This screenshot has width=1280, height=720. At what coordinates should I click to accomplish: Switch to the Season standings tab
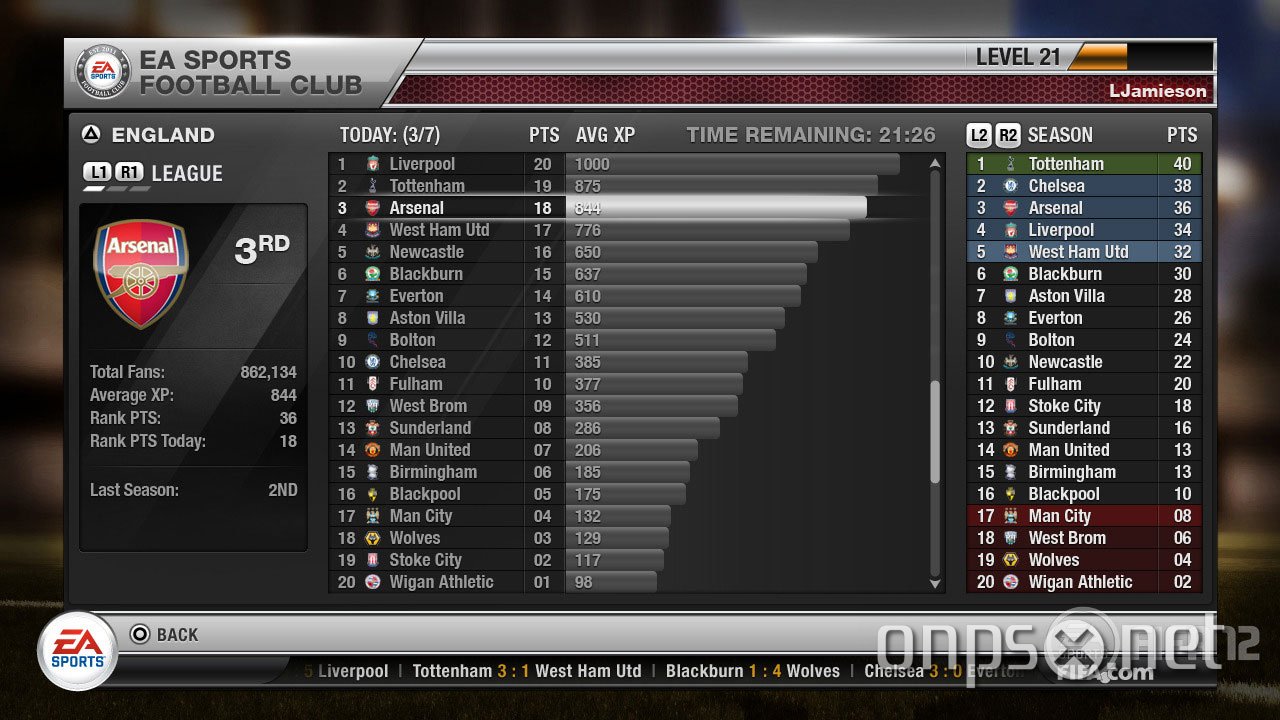[x=1060, y=134]
